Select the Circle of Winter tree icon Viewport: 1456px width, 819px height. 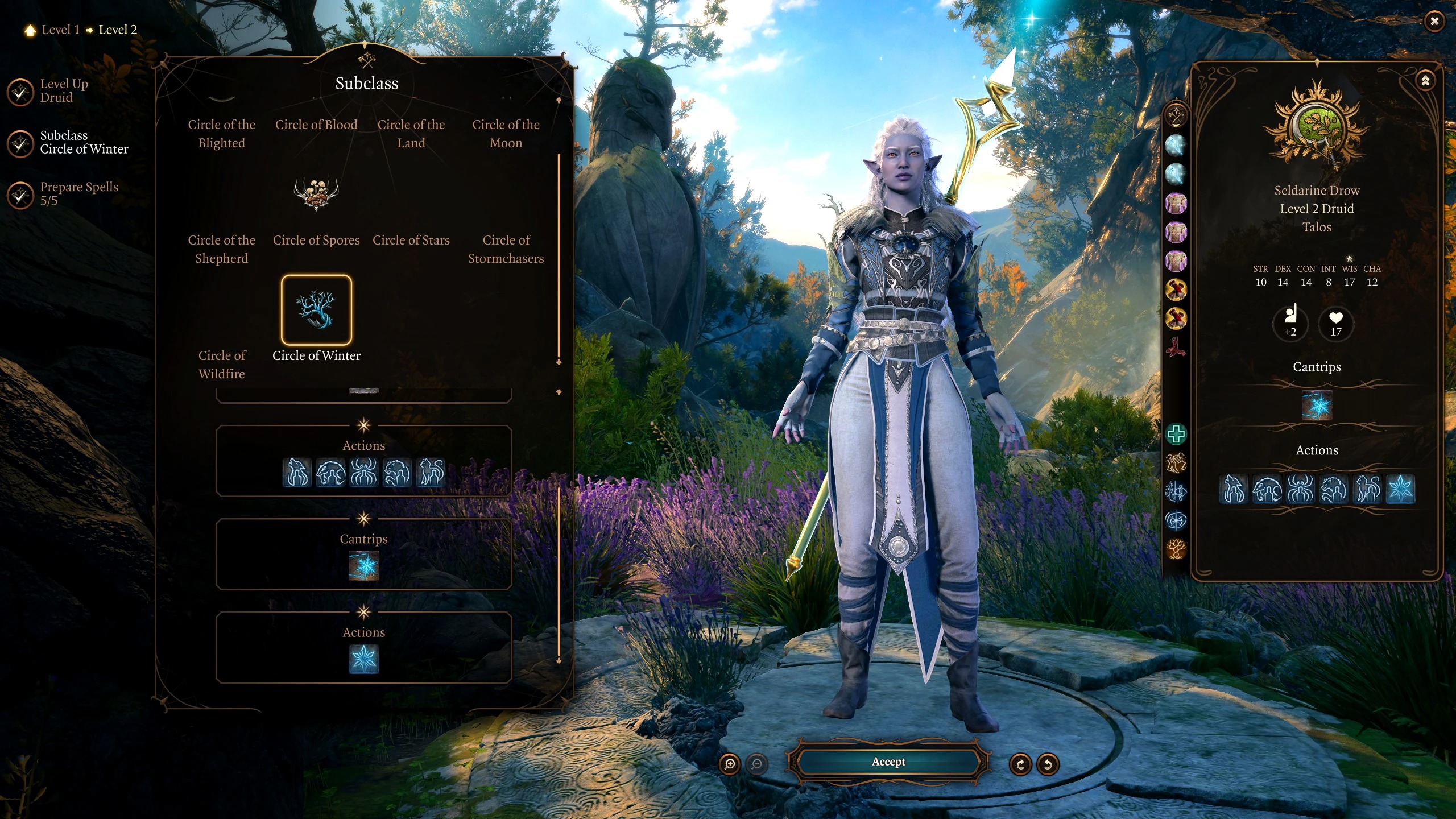coord(316,310)
